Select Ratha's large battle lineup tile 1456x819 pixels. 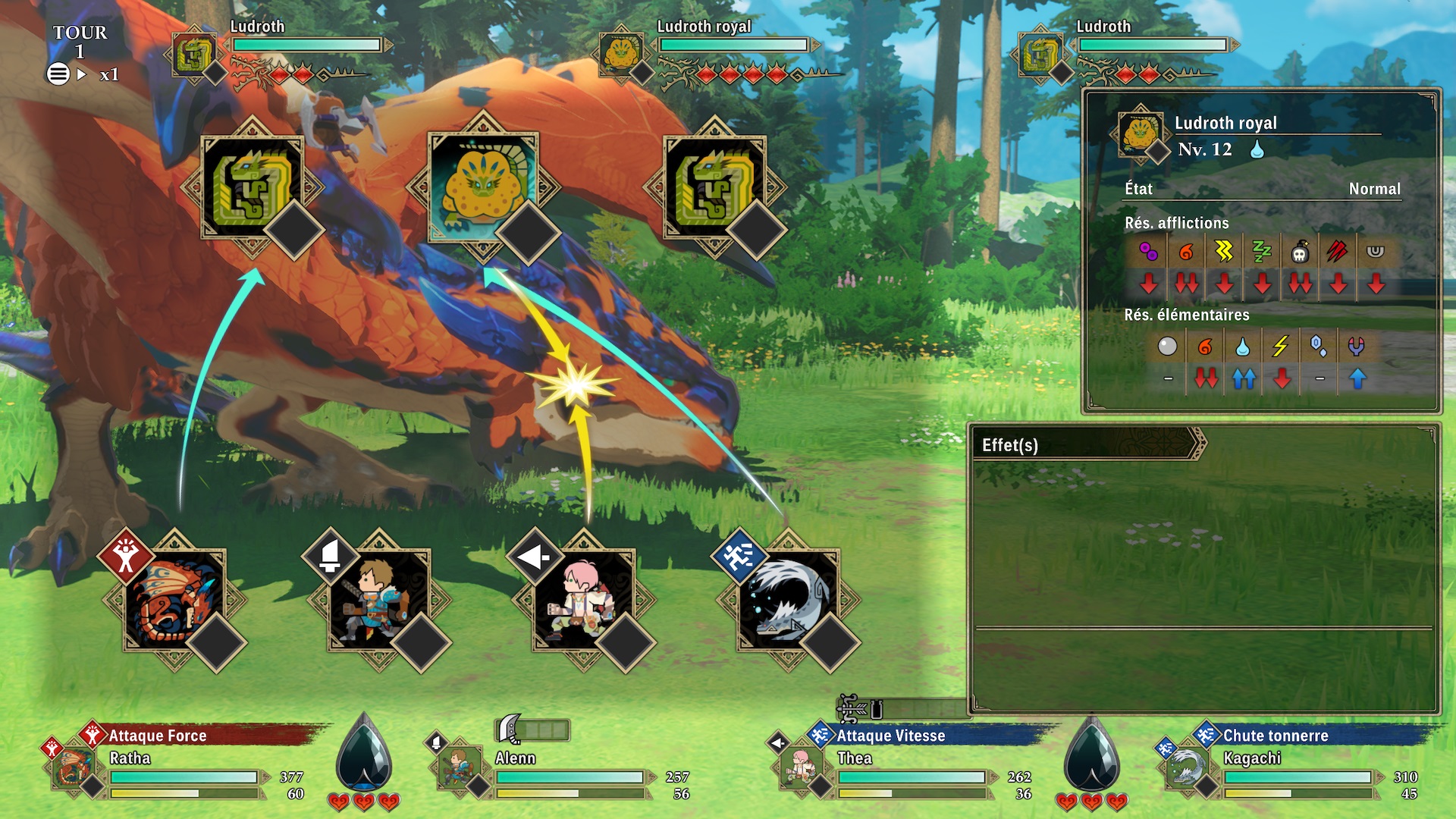click(175, 601)
